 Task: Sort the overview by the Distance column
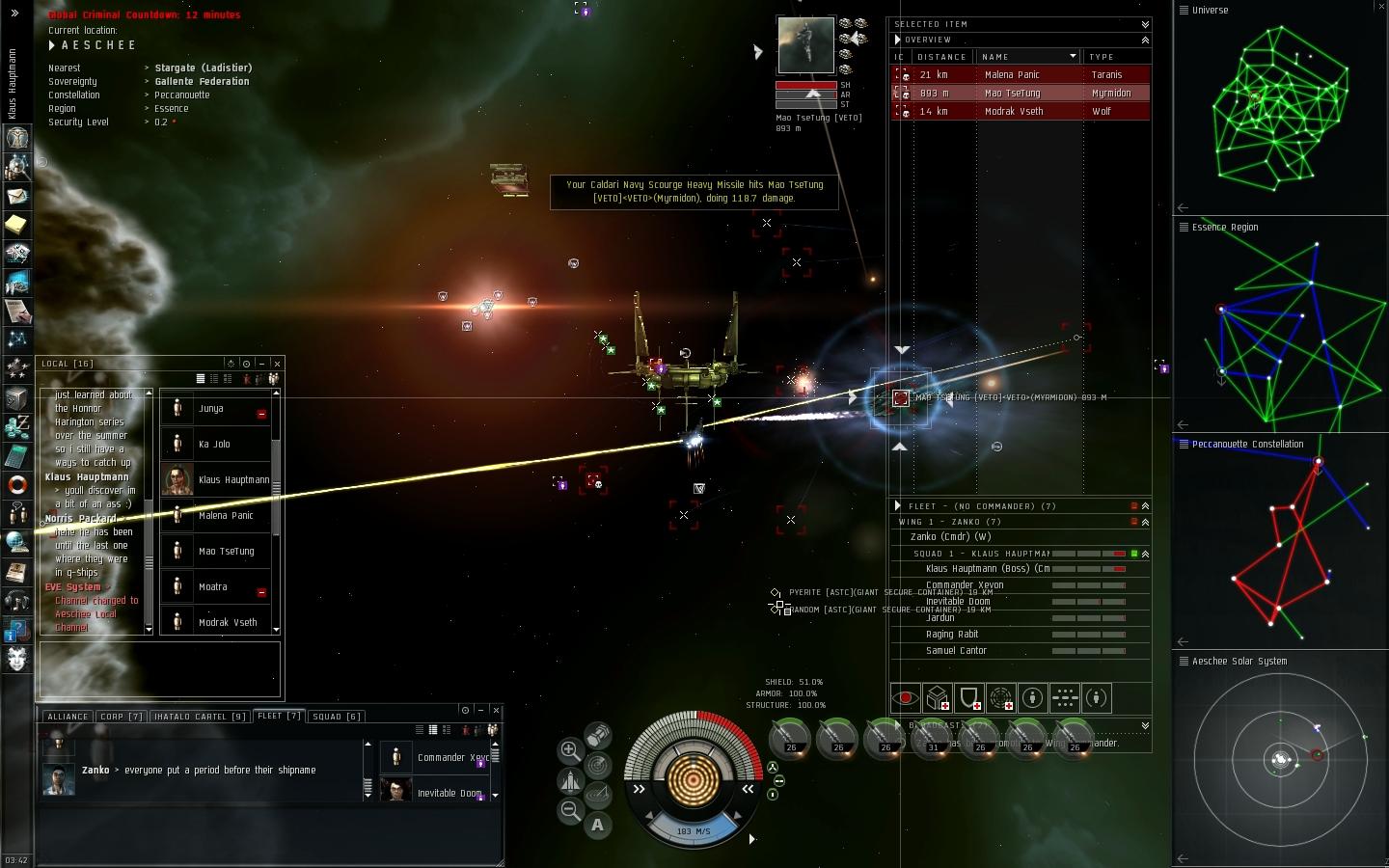941,57
